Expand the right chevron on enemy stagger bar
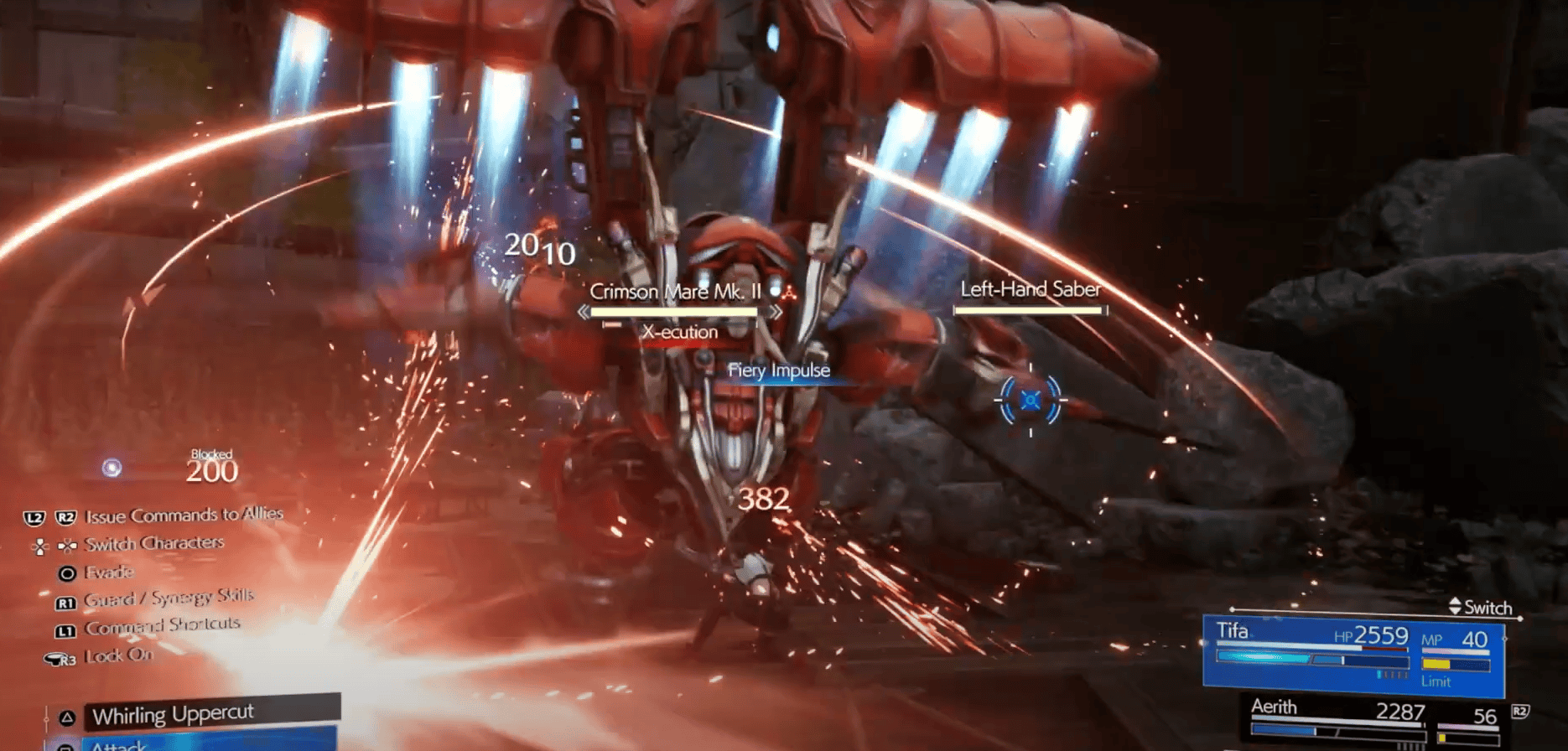 click(x=778, y=310)
